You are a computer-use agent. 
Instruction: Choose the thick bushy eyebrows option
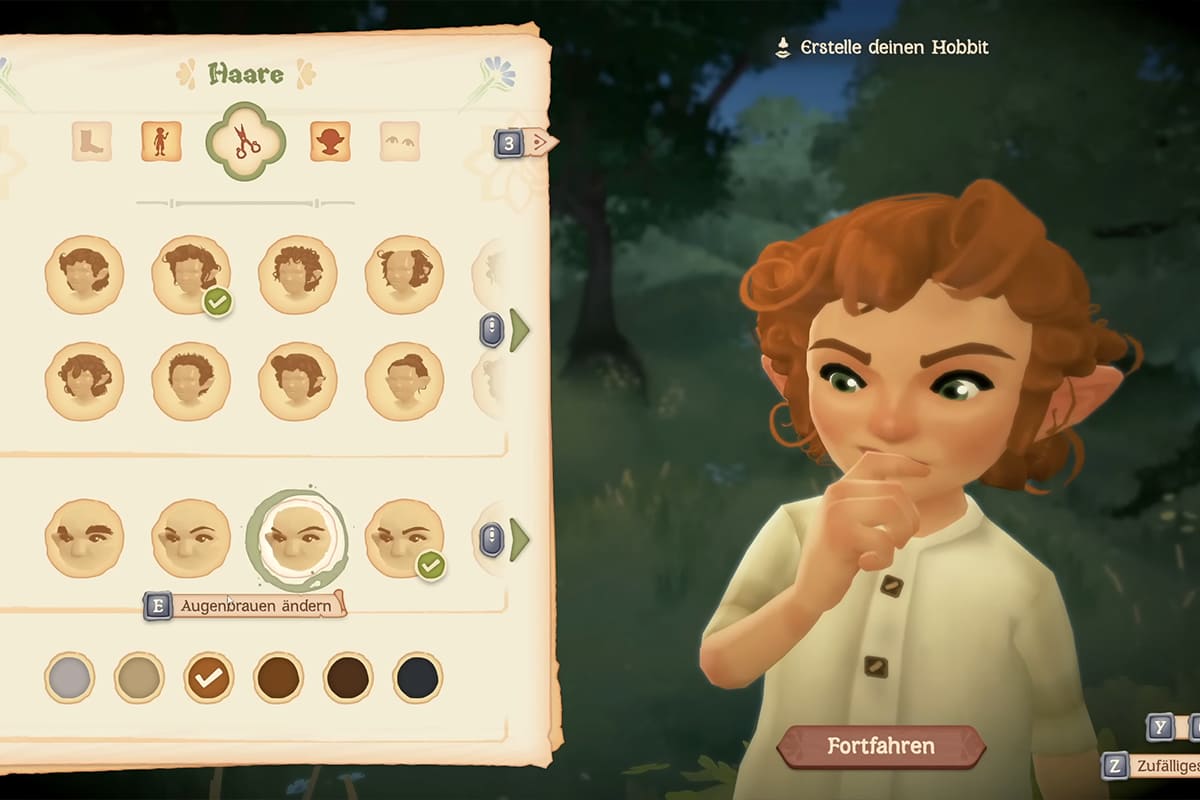pyautogui.click(x=85, y=538)
